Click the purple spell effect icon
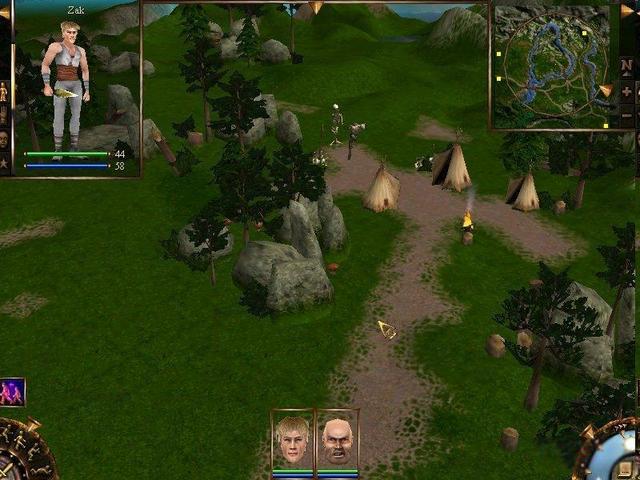Viewport: 640px width, 480px height. [x=12, y=391]
